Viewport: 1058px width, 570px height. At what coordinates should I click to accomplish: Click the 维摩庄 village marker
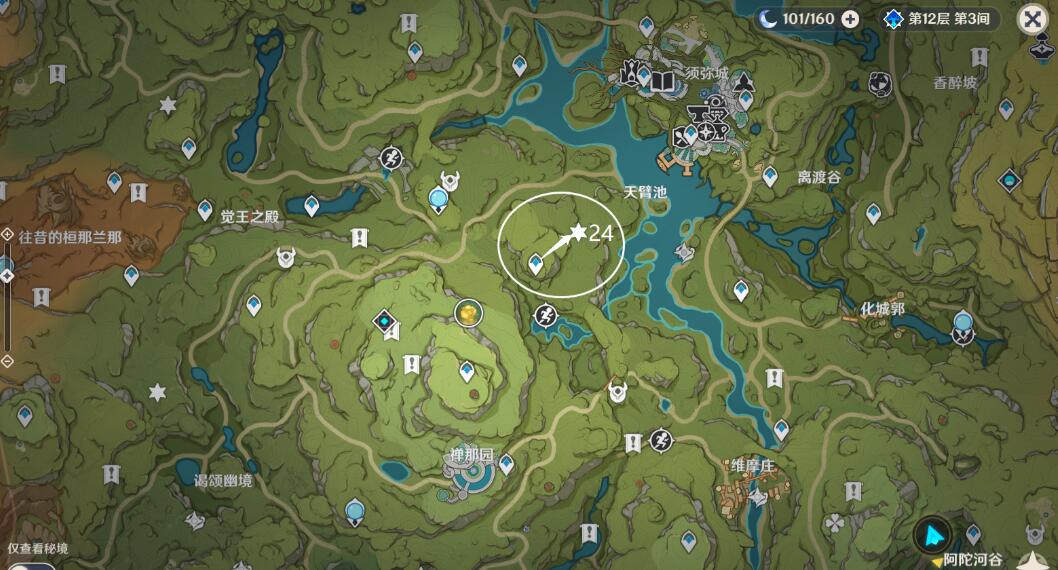pyautogui.click(x=757, y=496)
